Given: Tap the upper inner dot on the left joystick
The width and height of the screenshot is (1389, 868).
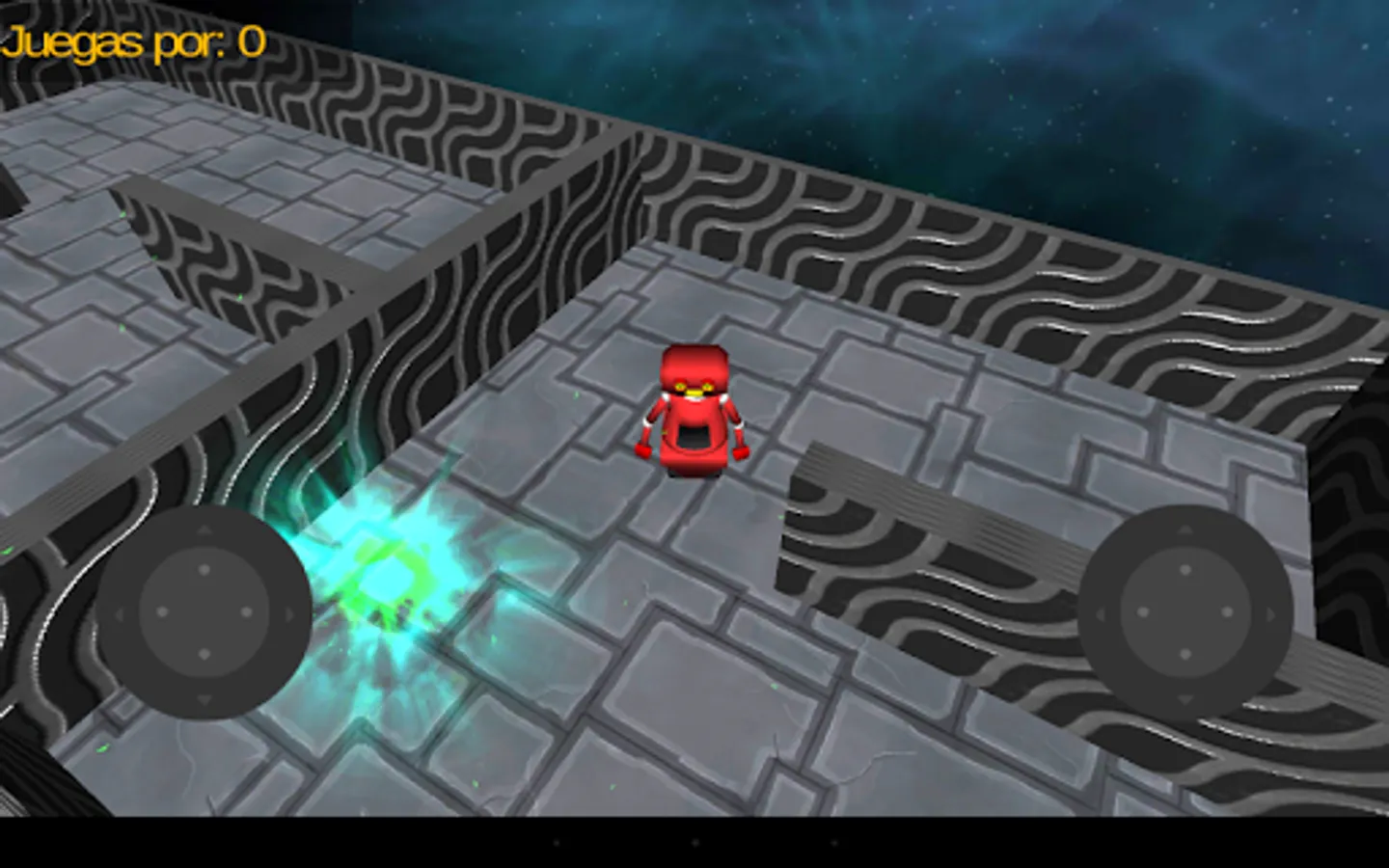Looking at the screenshot, I should pos(203,570).
